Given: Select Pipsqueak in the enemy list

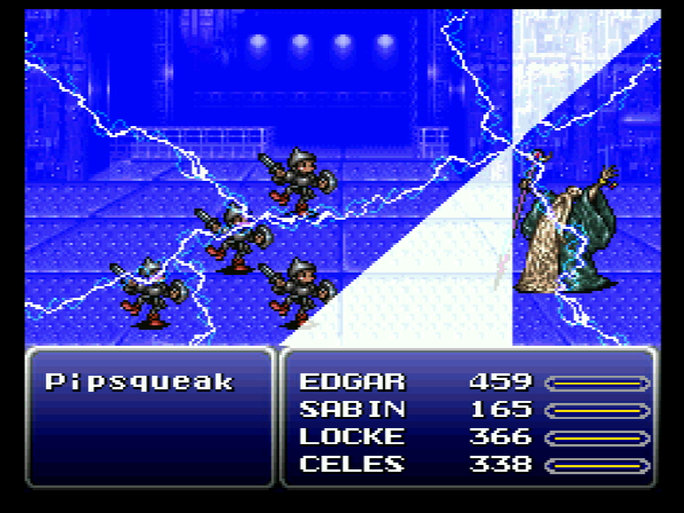Looking at the screenshot, I should 139,382.
